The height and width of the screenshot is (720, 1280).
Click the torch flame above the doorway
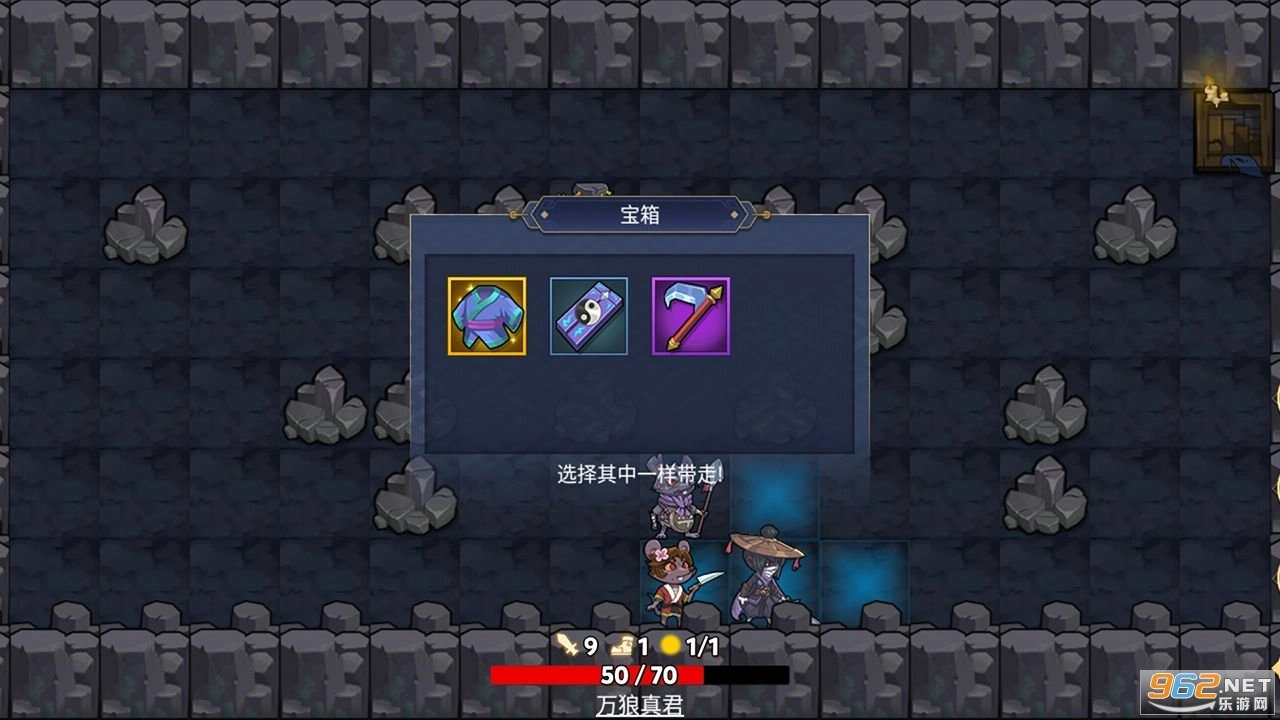pyautogui.click(x=1213, y=90)
